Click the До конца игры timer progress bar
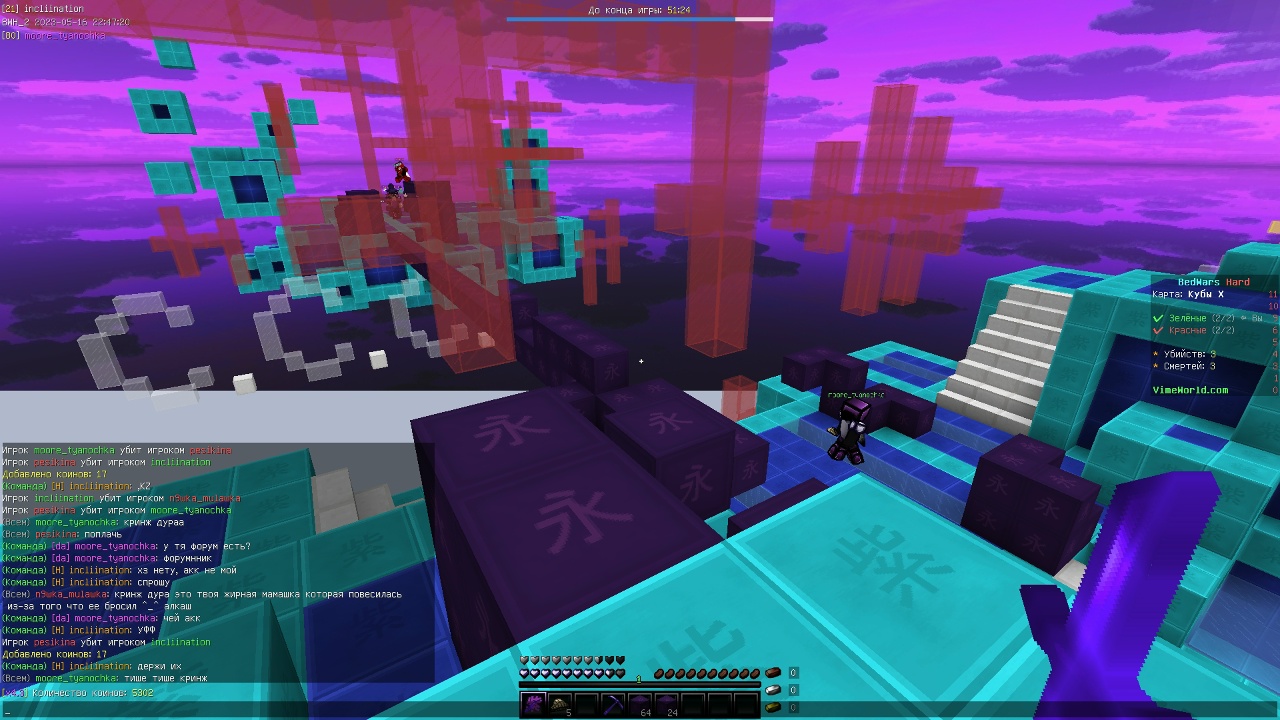The width and height of the screenshot is (1280, 720). pyautogui.click(x=640, y=18)
